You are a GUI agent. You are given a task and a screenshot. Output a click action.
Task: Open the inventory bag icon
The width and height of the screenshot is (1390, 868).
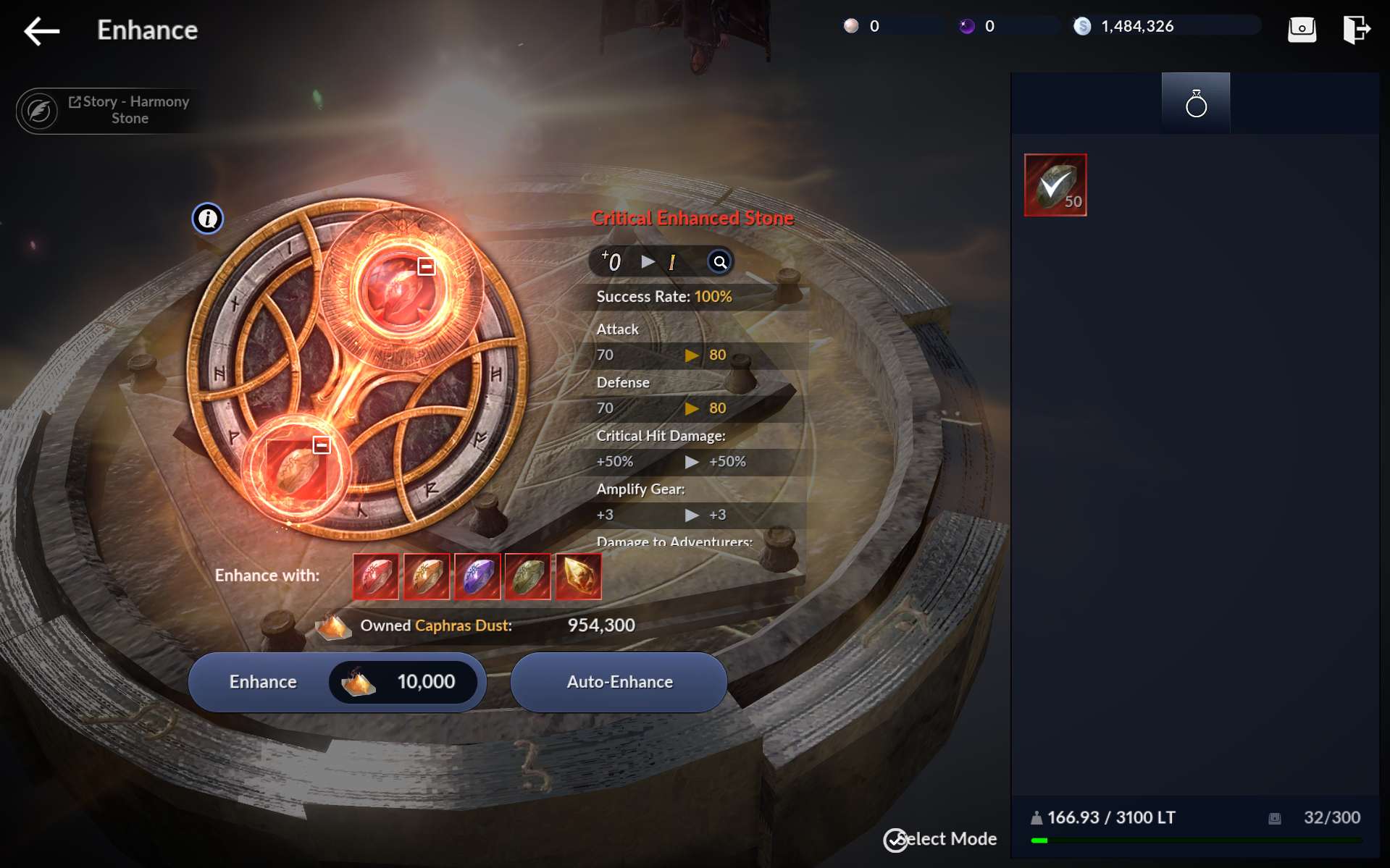(1302, 29)
